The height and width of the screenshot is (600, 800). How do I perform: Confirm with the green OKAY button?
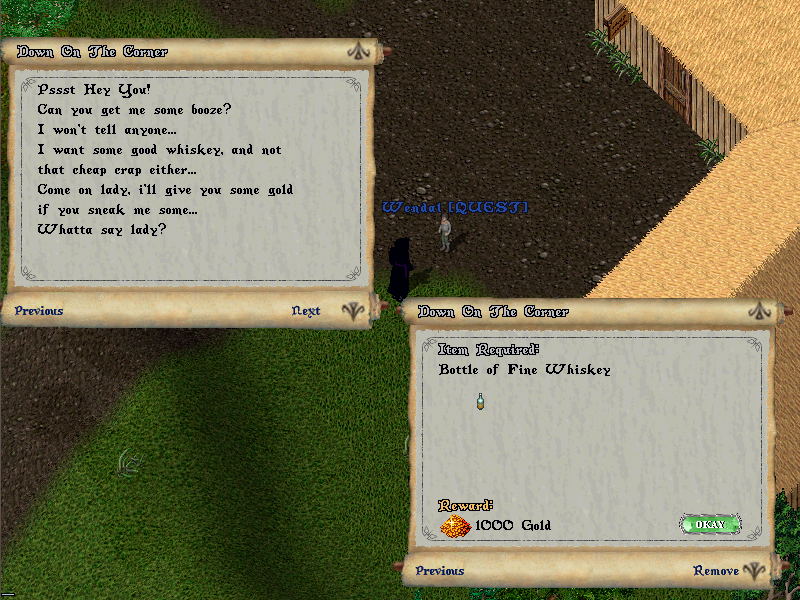(710, 524)
